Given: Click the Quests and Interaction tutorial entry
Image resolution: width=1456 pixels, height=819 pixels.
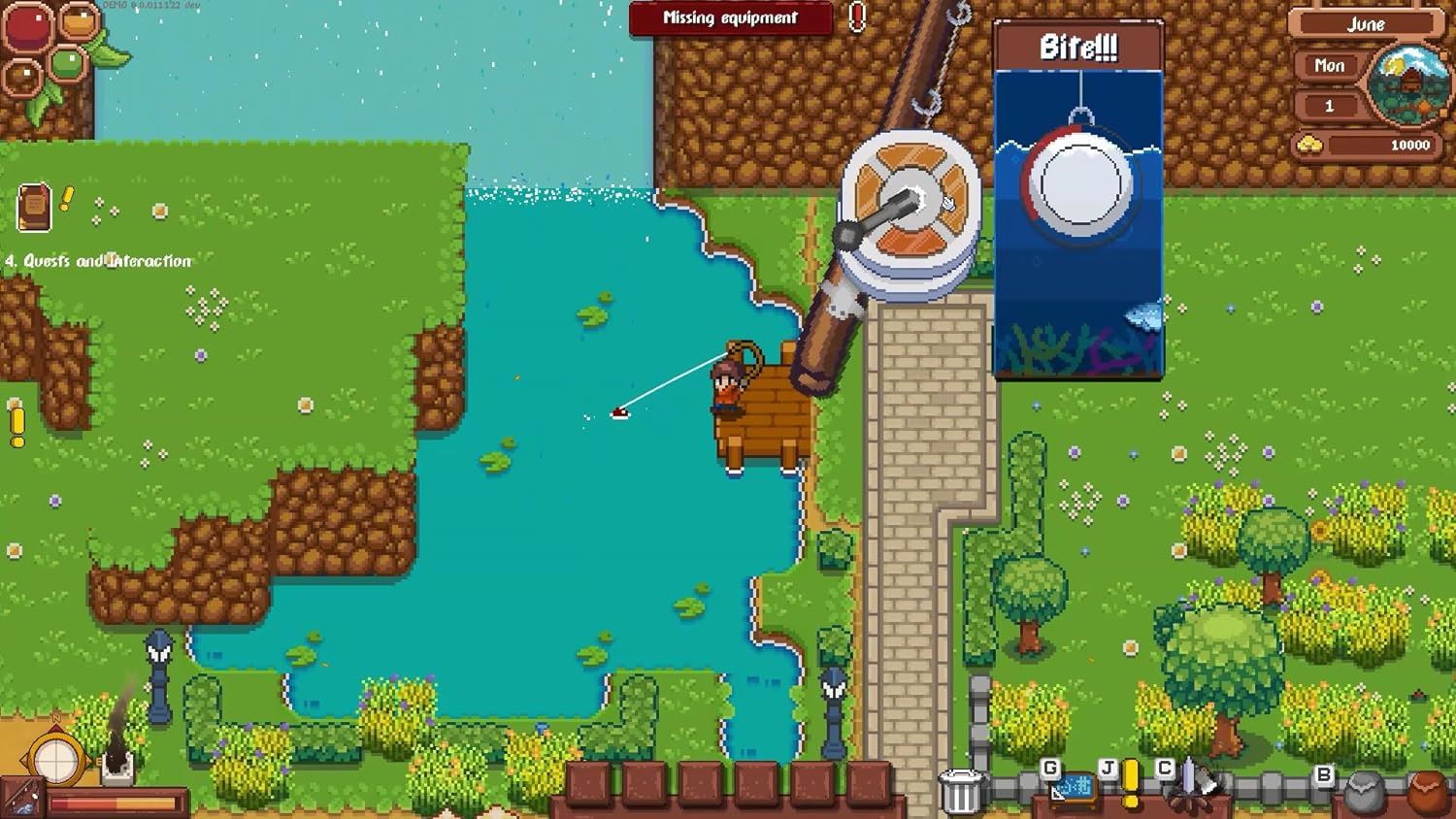Looking at the screenshot, I should click(x=99, y=260).
